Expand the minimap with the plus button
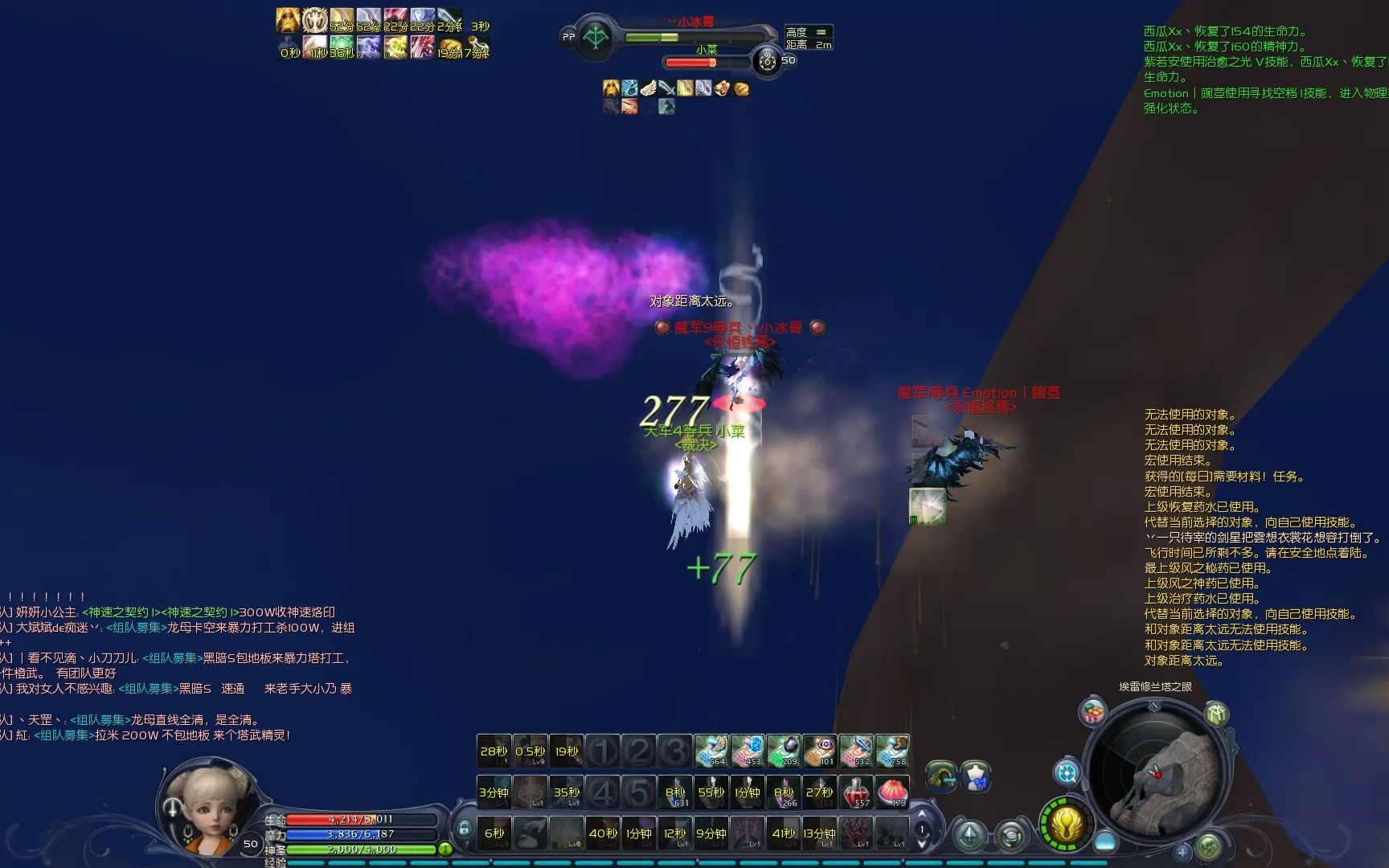Image resolution: width=1389 pixels, height=868 pixels. (1182, 851)
